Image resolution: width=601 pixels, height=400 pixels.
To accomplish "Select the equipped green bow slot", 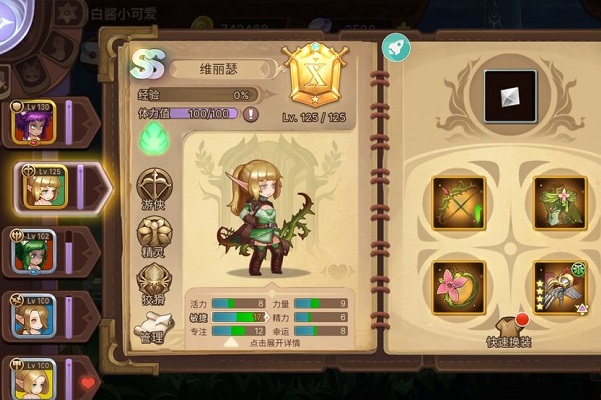I will click(x=459, y=203).
